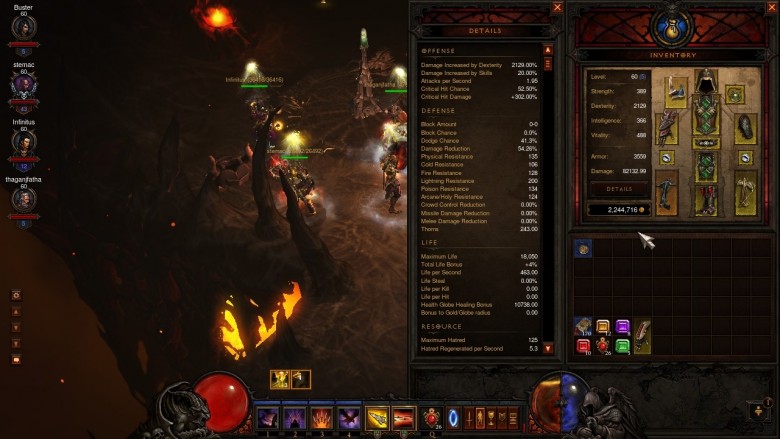The width and height of the screenshot is (780, 439).
Task: Select Infinitus party portrait
Action: tap(24, 143)
